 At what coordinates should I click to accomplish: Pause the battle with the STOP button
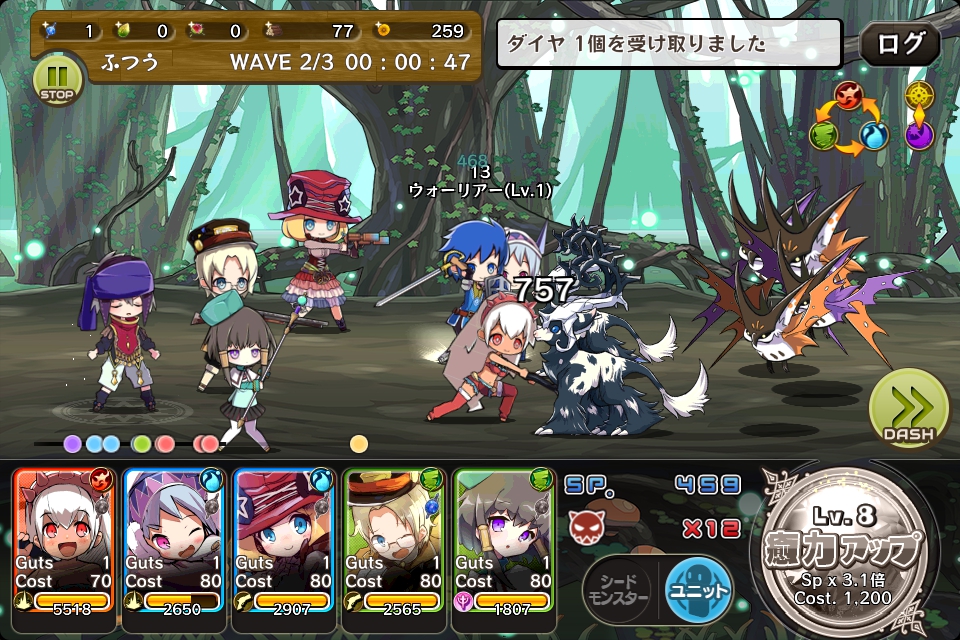click(57, 80)
